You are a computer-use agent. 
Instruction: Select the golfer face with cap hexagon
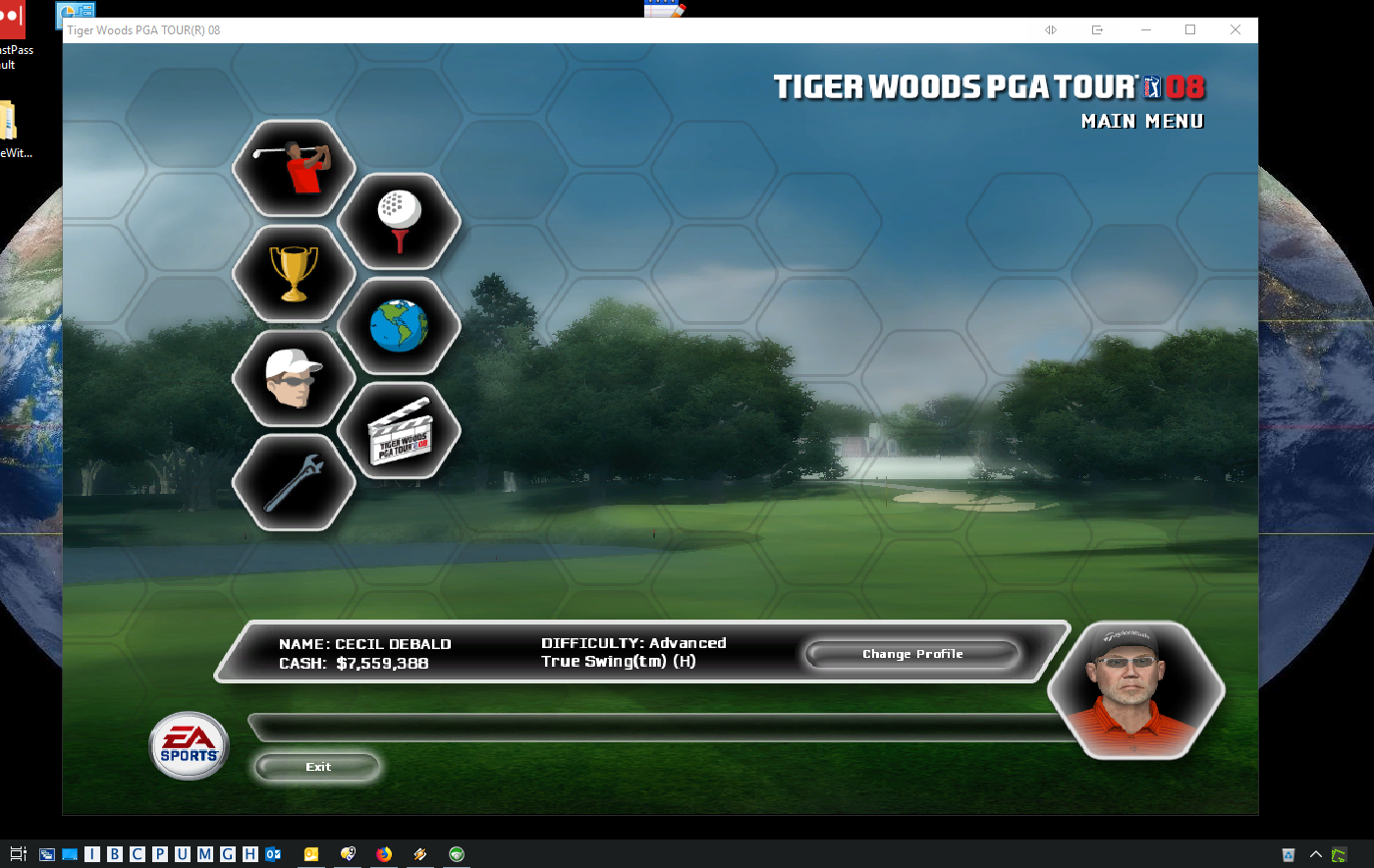[x=294, y=379]
